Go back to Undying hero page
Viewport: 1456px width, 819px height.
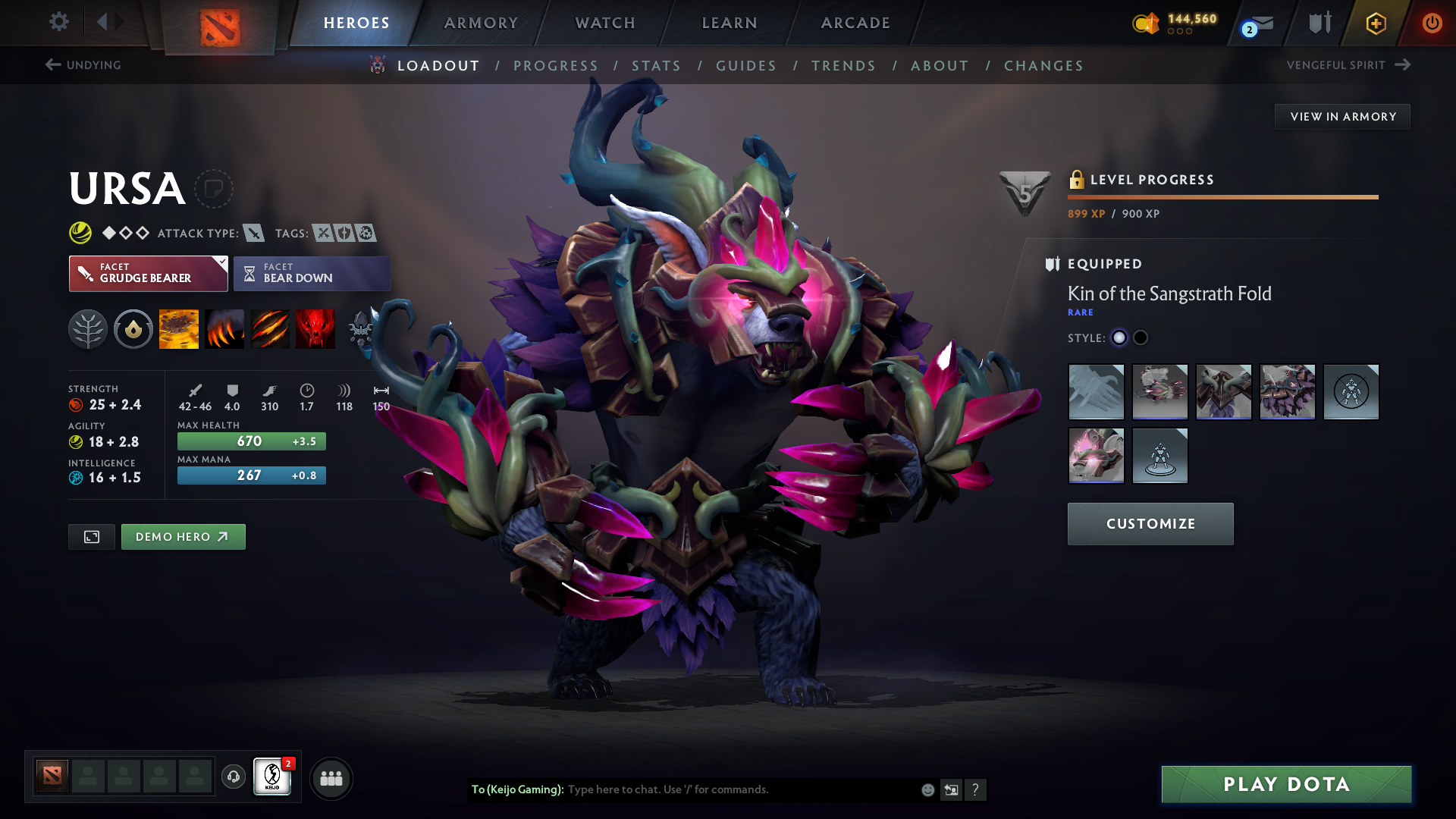[83, 65]
